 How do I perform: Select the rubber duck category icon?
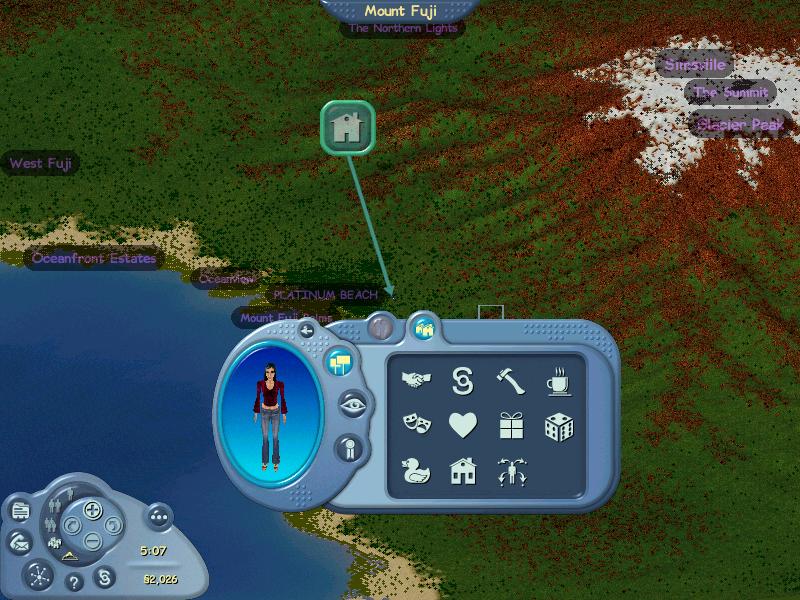415,471
